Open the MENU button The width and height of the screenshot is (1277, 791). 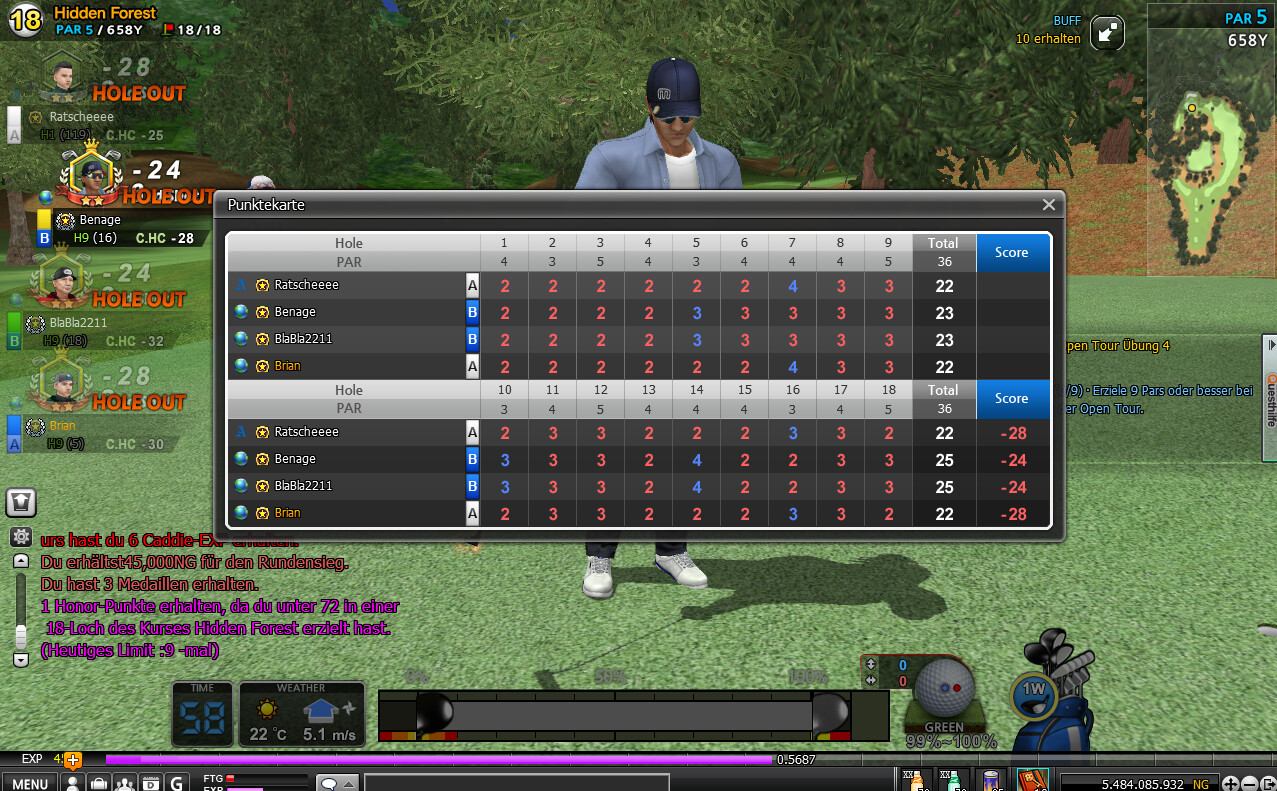[30, 783]
